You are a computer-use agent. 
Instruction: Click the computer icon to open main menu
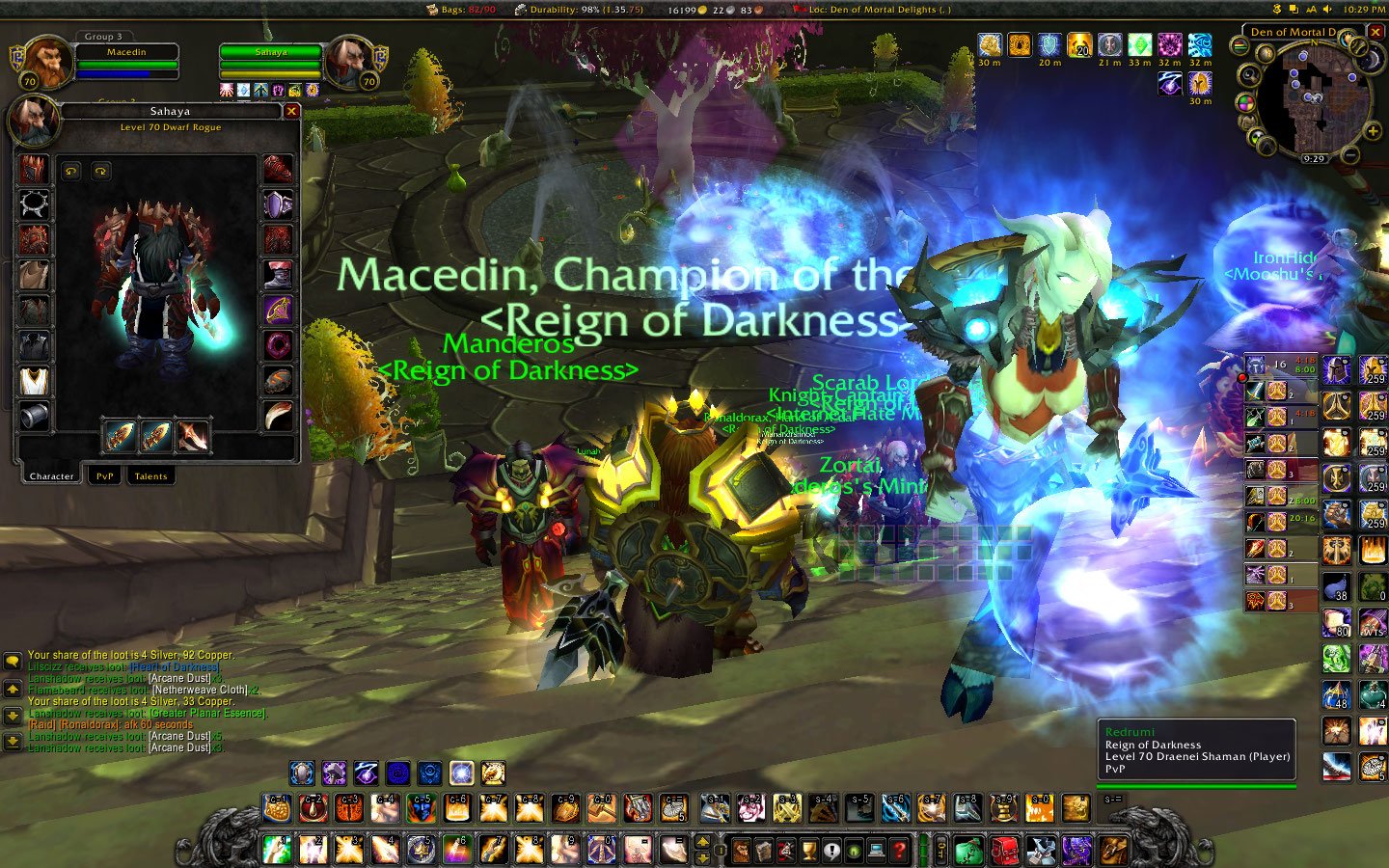point(877,851)
